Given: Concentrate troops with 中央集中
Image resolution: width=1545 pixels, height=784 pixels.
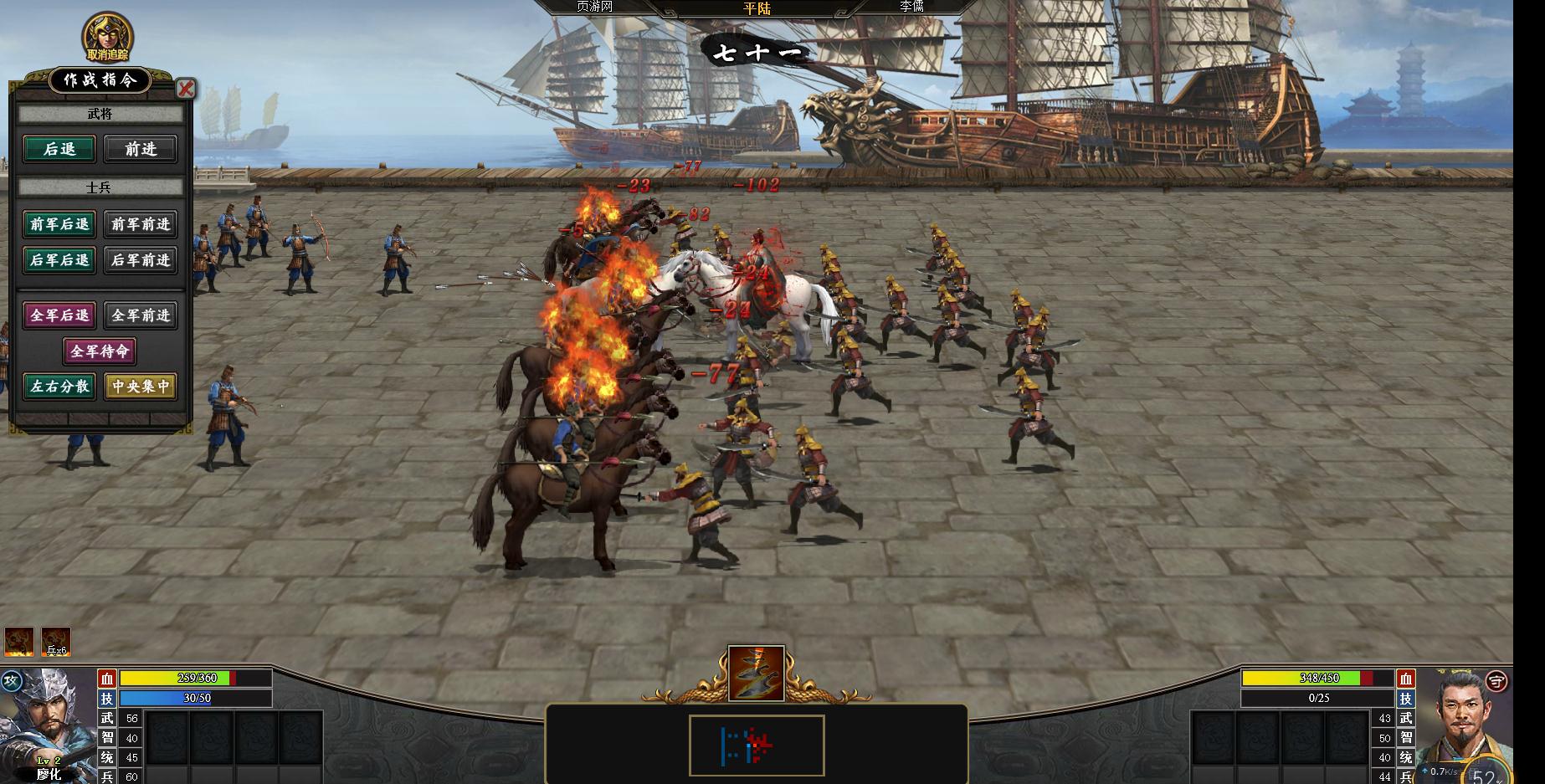Looking at the screenshot, I should pyautogui.click(x=141, y=387).
